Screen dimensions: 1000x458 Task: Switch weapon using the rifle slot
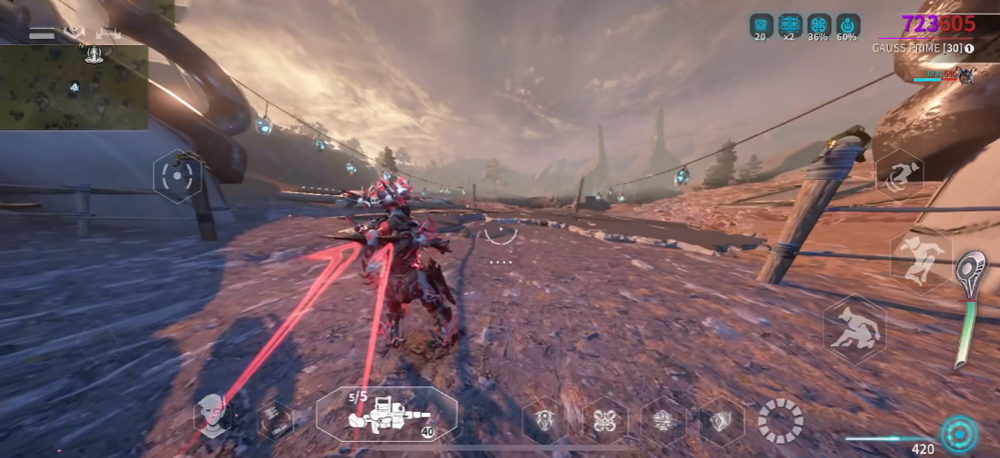pos(387,414)
